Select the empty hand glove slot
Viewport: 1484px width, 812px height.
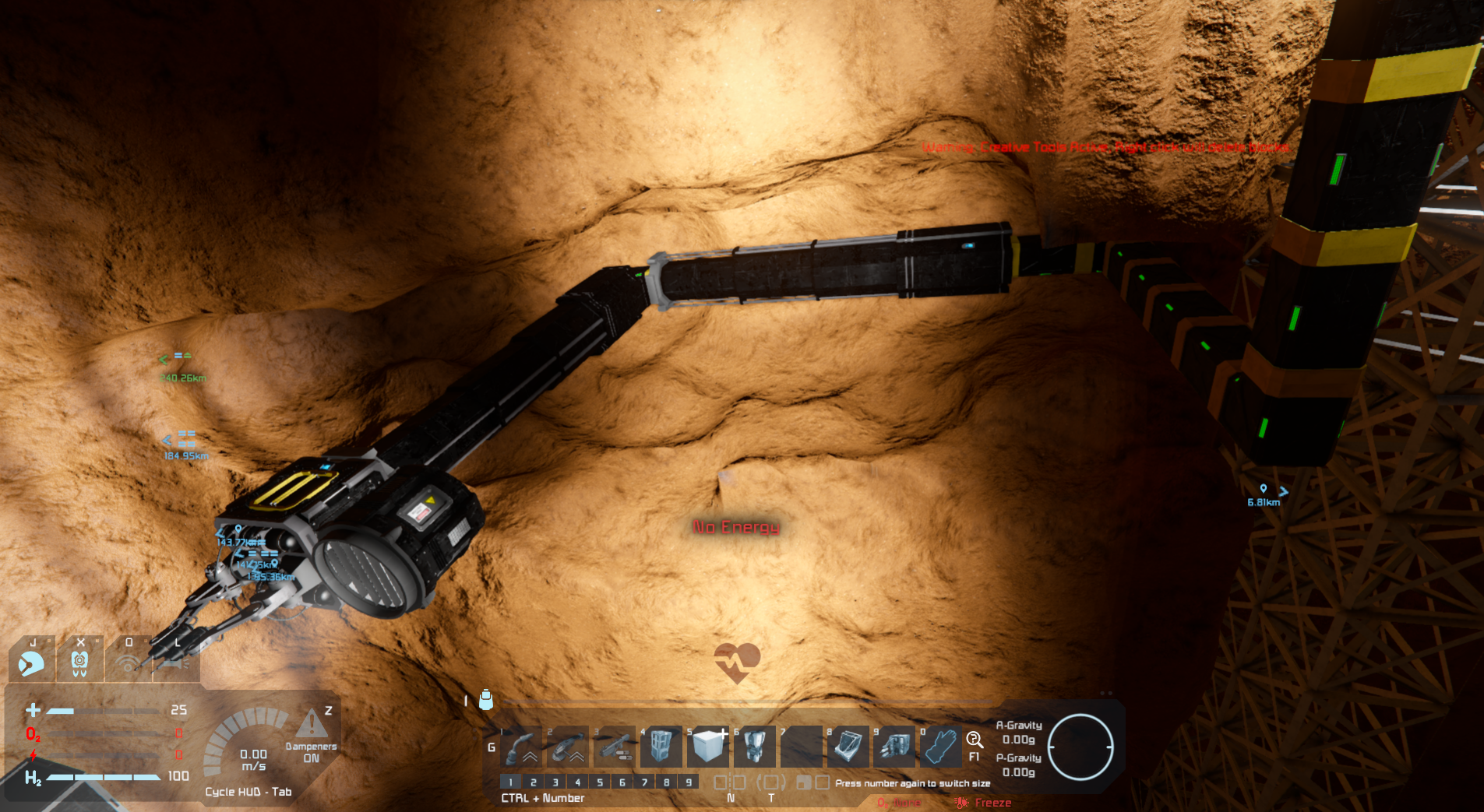tap(941, 746)
